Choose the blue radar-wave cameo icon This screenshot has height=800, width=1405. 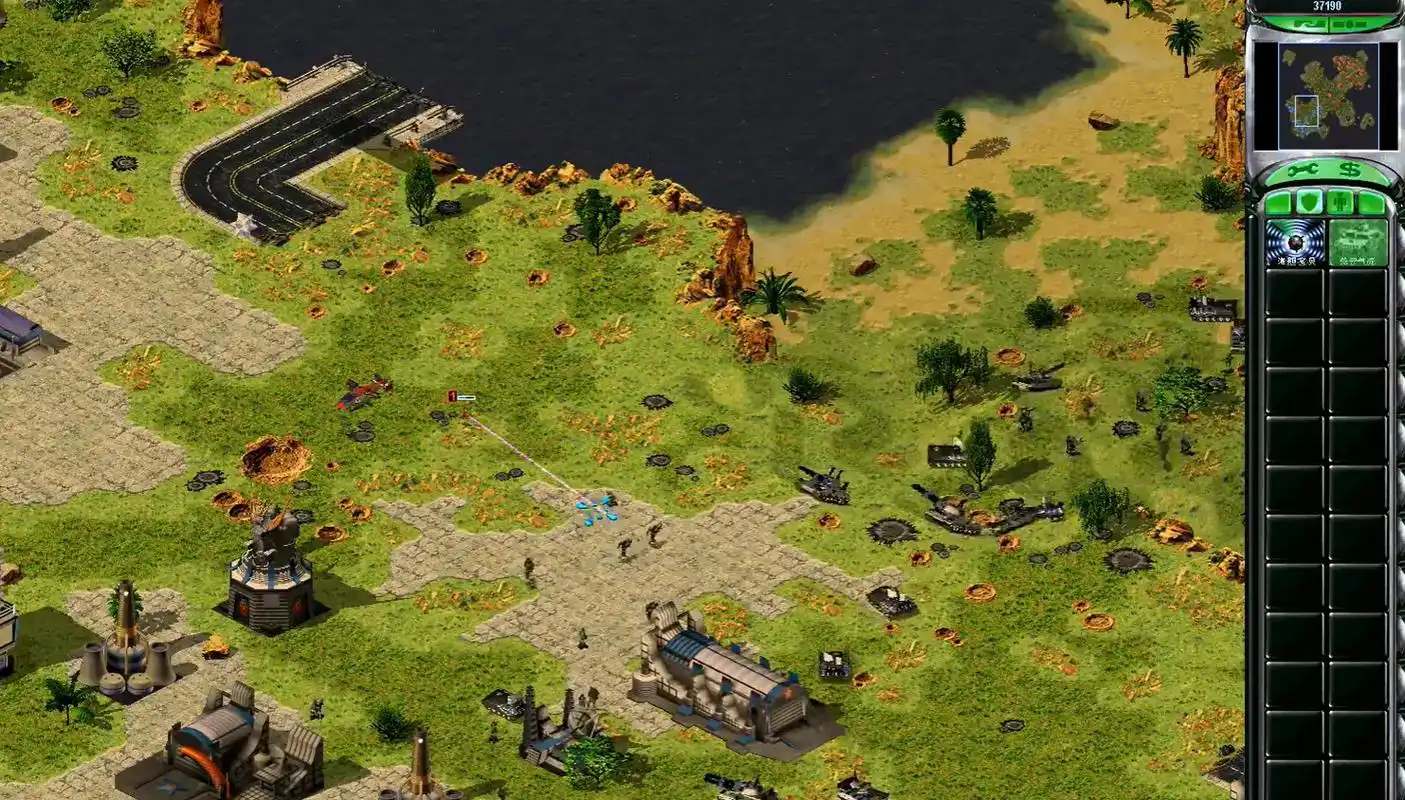pyautogui.click(x=1294, y=243)
